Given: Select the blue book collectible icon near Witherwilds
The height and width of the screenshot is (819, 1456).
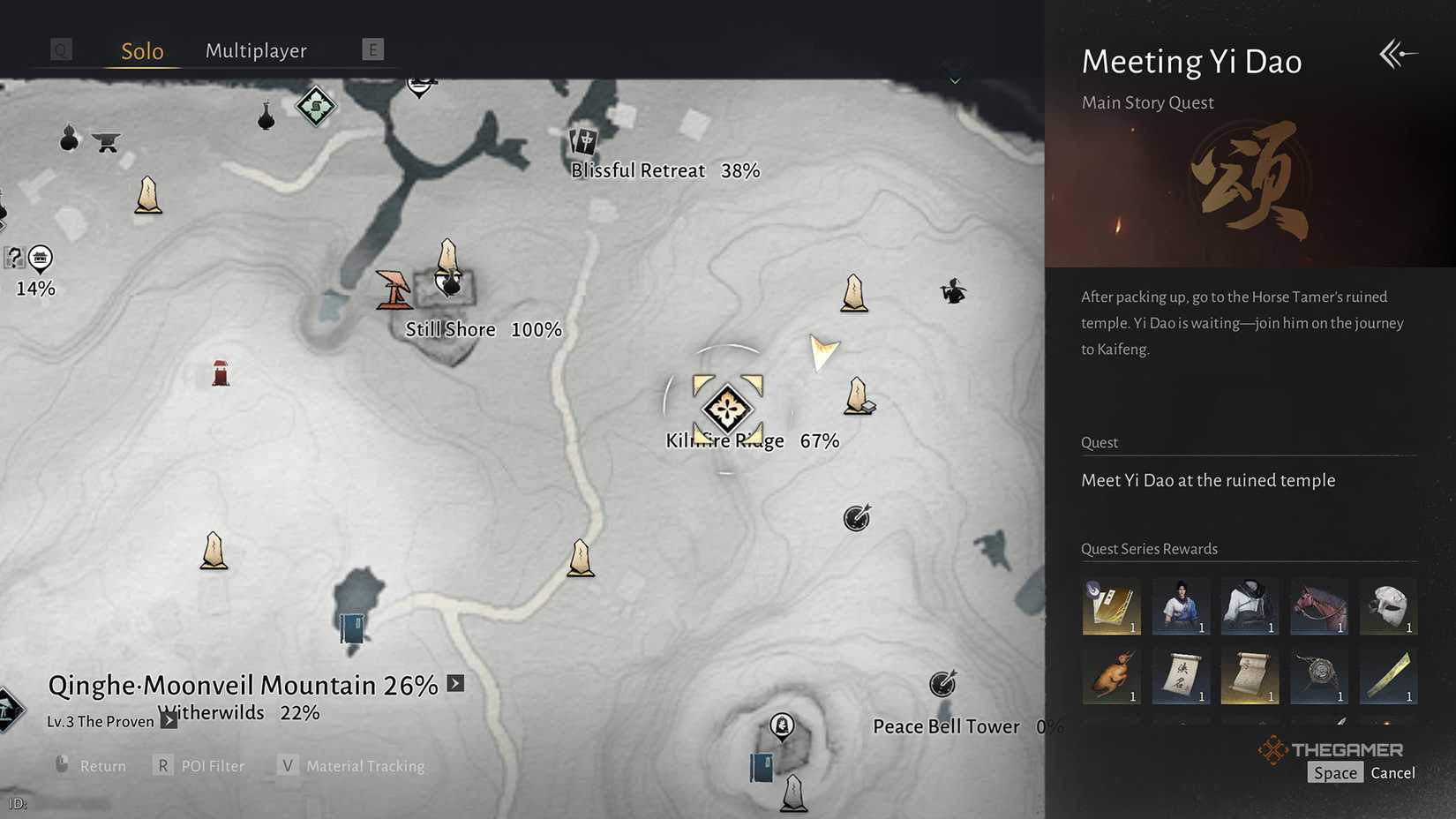Looking at the screenshot, I should pyautogui.click(x=350, y=629).
